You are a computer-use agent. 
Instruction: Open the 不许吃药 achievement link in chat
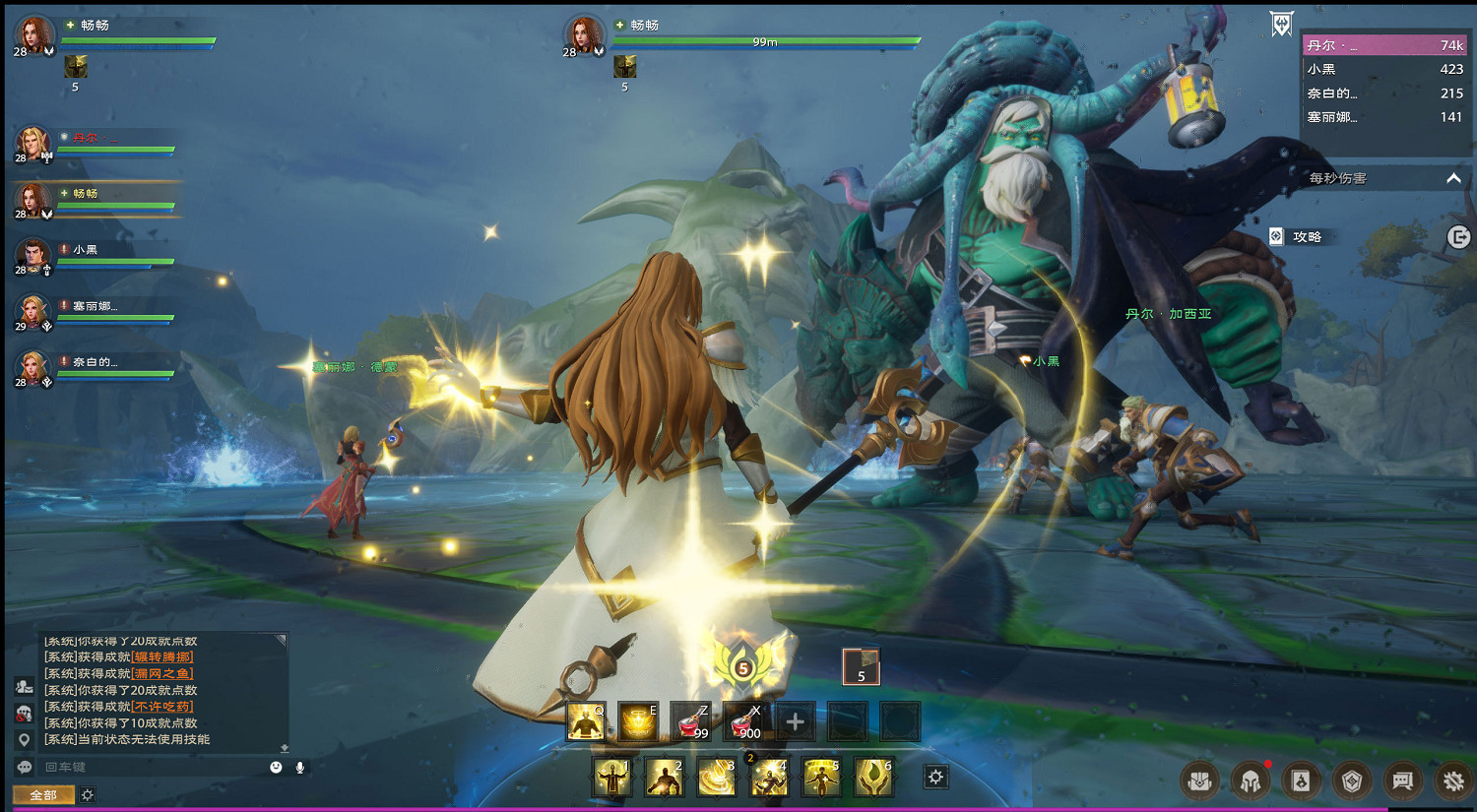162,707
